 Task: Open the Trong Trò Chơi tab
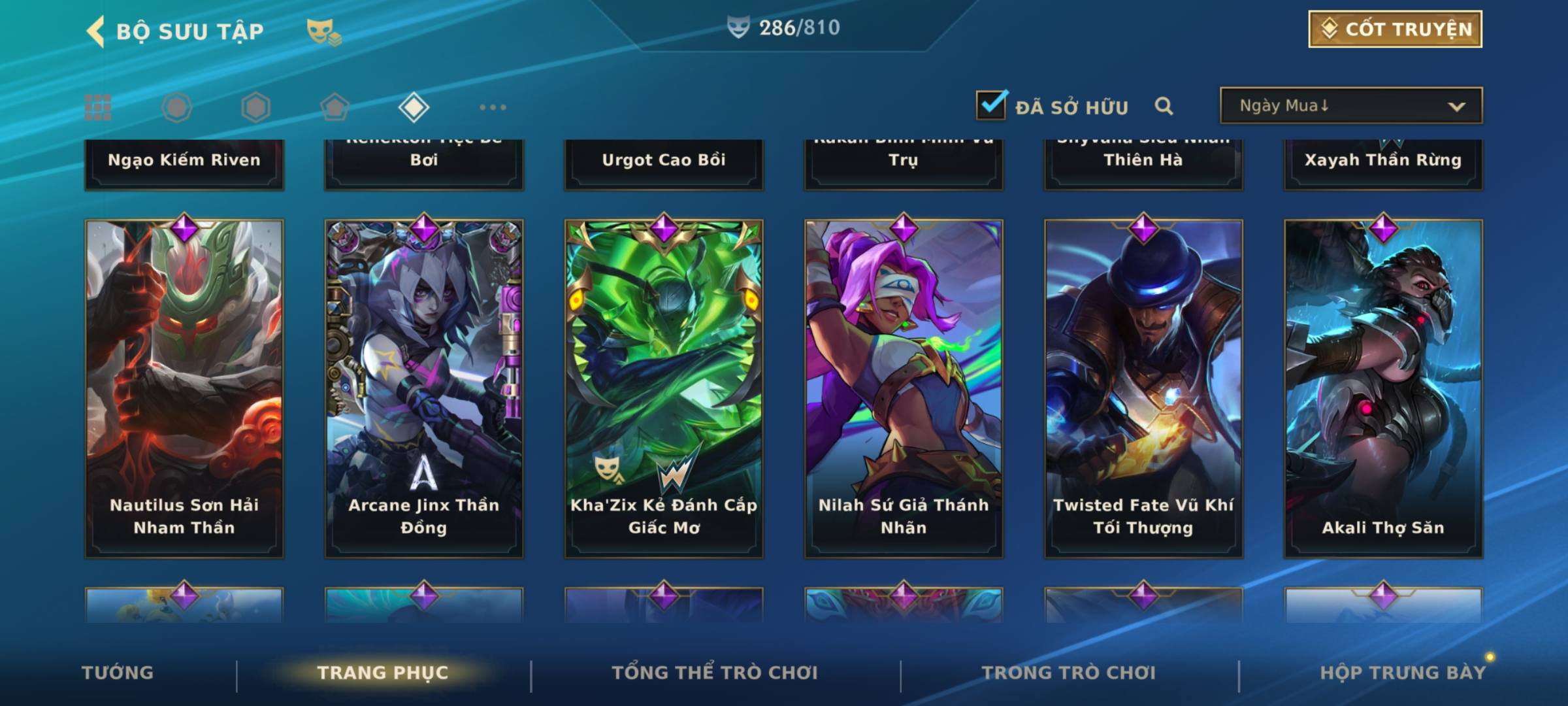1069,673
